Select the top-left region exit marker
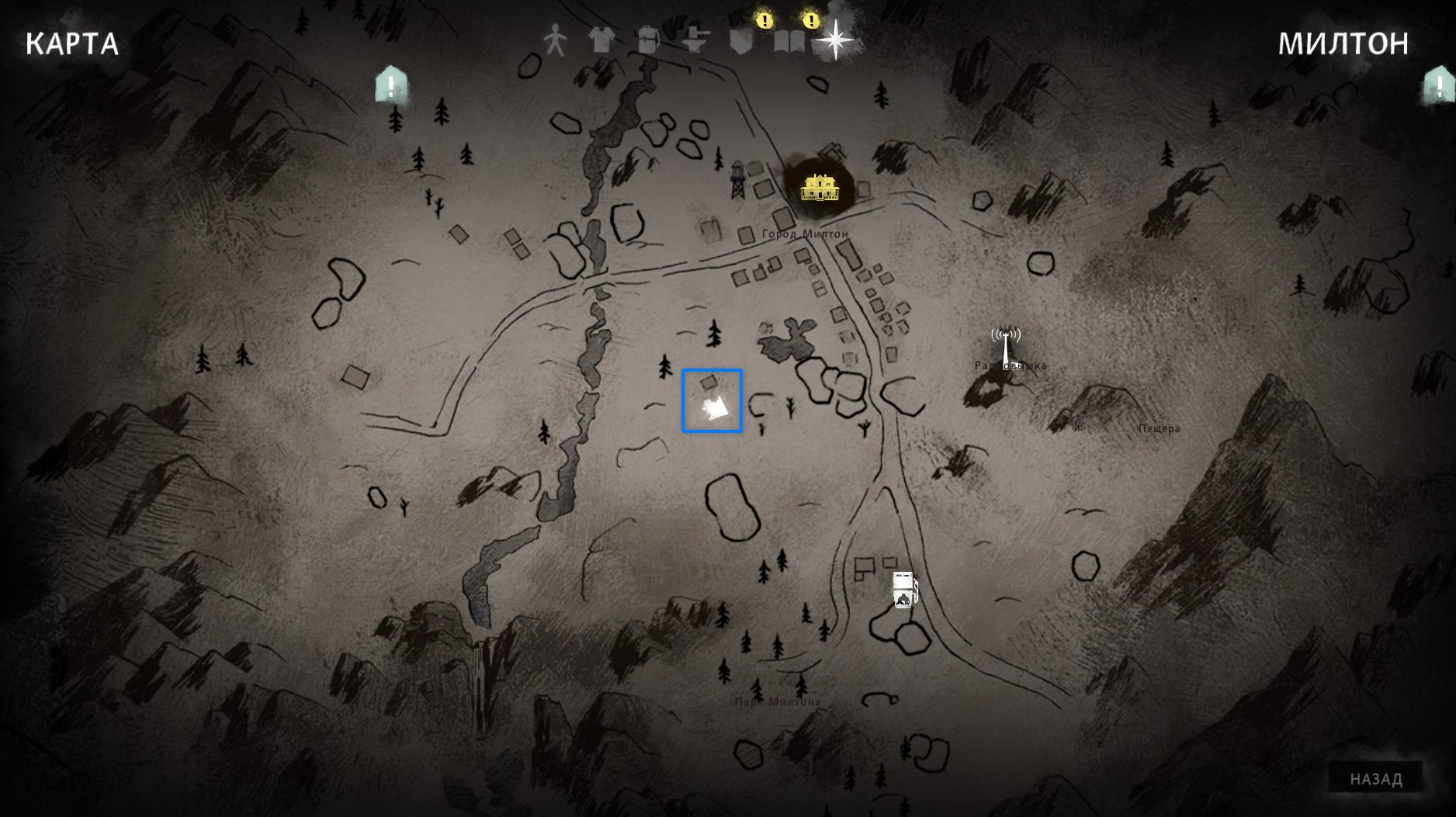The width and height of the screenshot is (1456, 817). [391, 85]
